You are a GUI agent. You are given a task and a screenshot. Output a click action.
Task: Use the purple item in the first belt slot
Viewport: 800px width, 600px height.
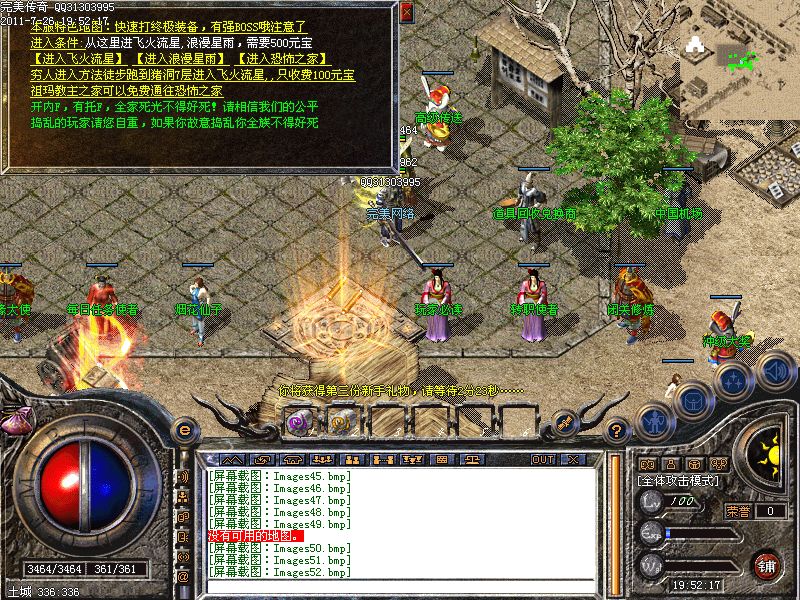(x=299, y=422)
